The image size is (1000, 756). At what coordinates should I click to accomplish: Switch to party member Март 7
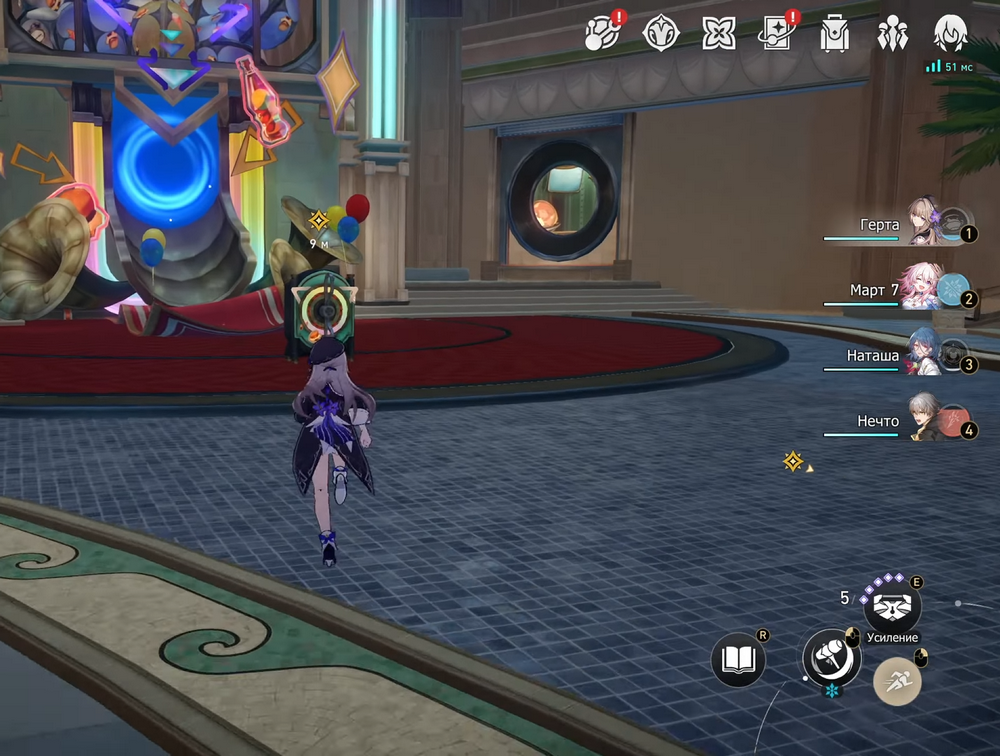click(x=924, y=289)
